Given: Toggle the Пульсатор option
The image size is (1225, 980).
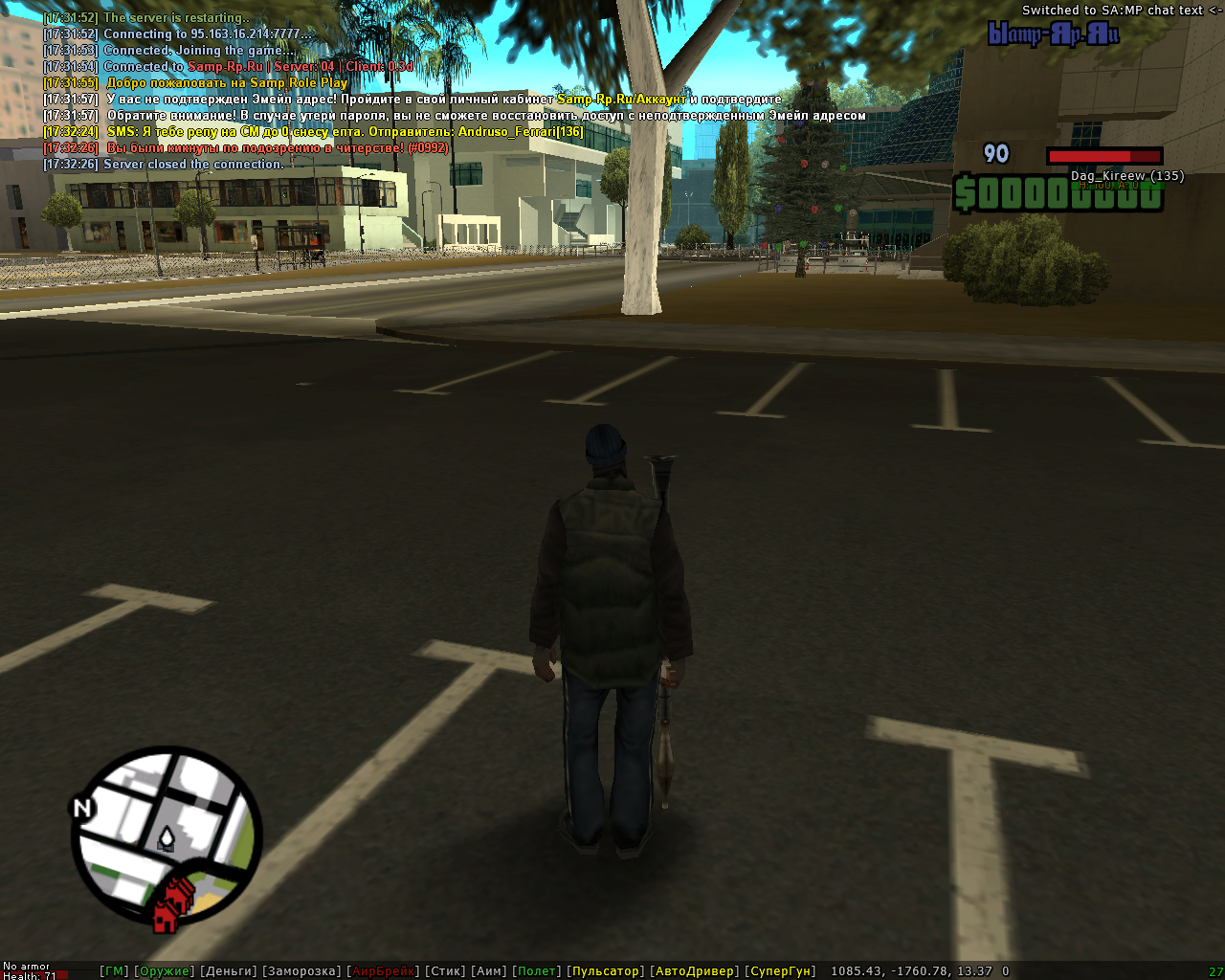Looking at the screenshot, I should pos(606,971).
